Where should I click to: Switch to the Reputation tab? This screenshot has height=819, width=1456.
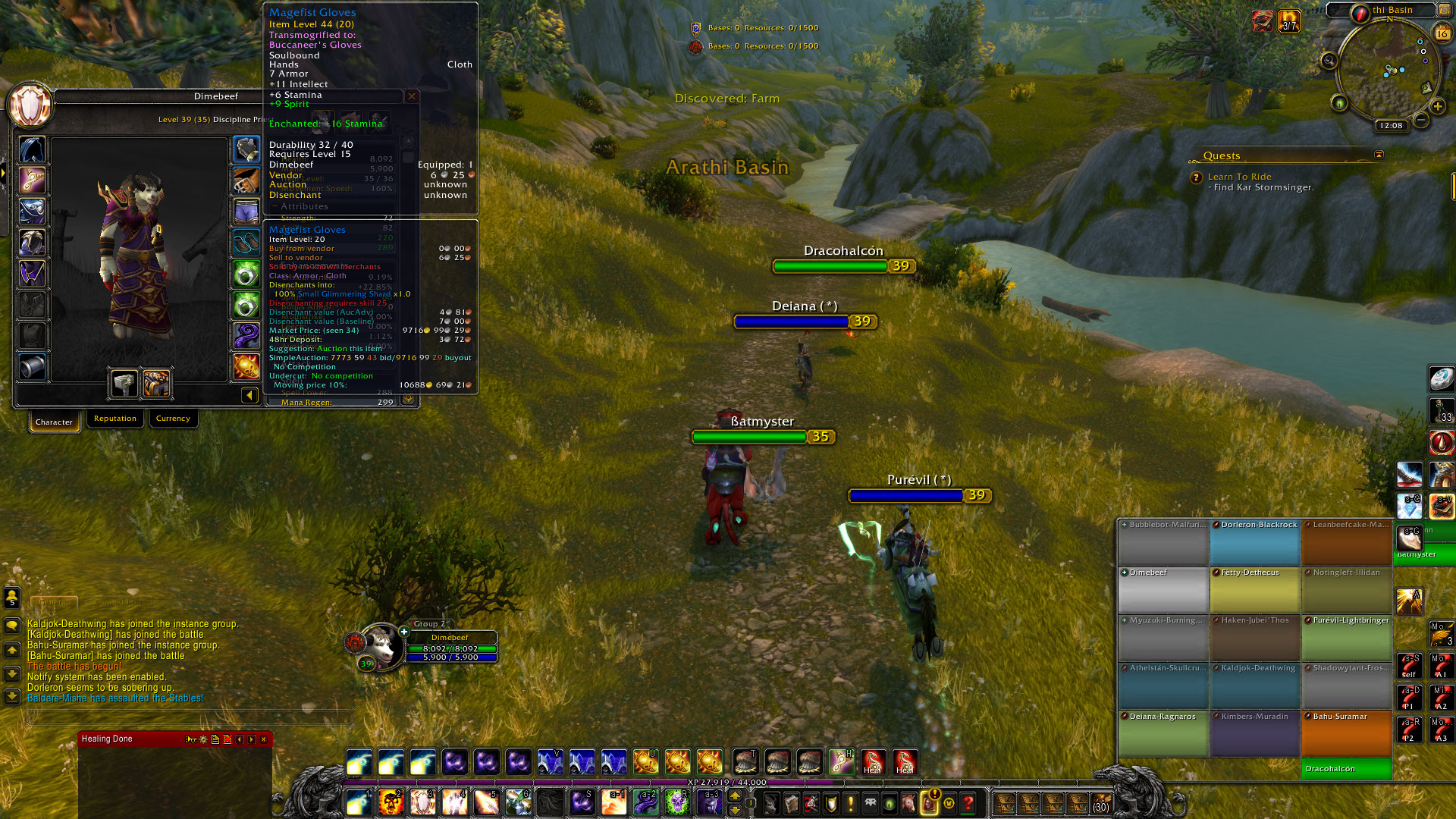[x=115, y=419]
